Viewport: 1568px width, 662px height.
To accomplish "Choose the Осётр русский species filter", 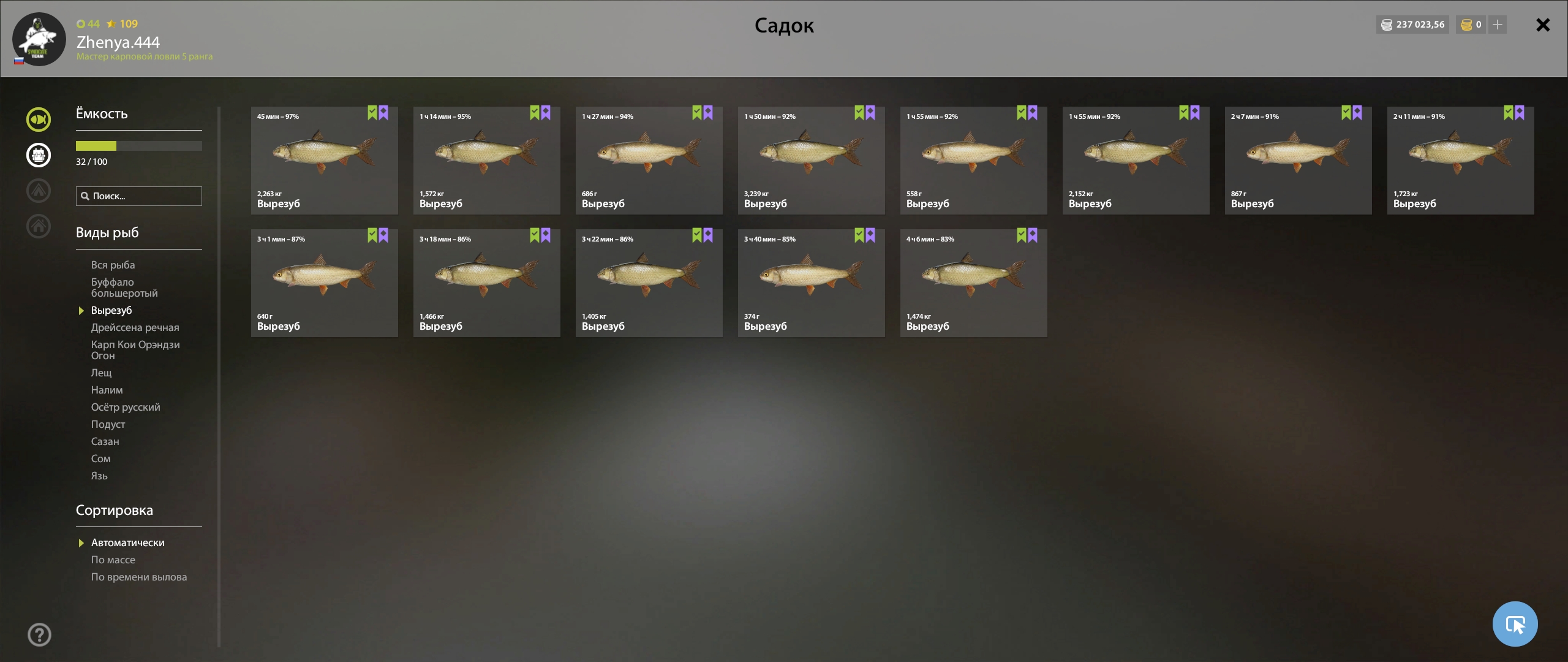I will click(x=126, y=407).
